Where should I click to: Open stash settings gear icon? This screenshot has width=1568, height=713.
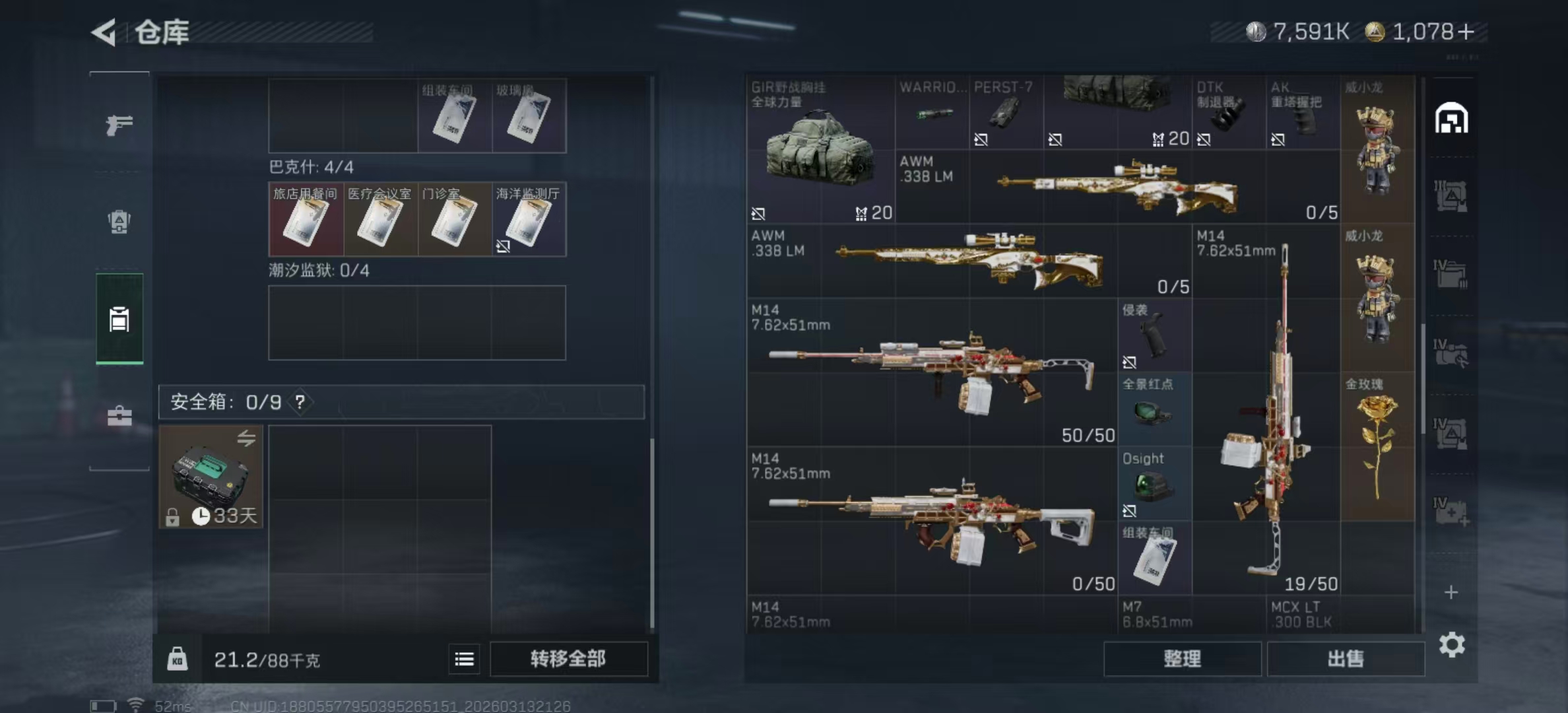pyautogui.click(x=1452, y=644)
